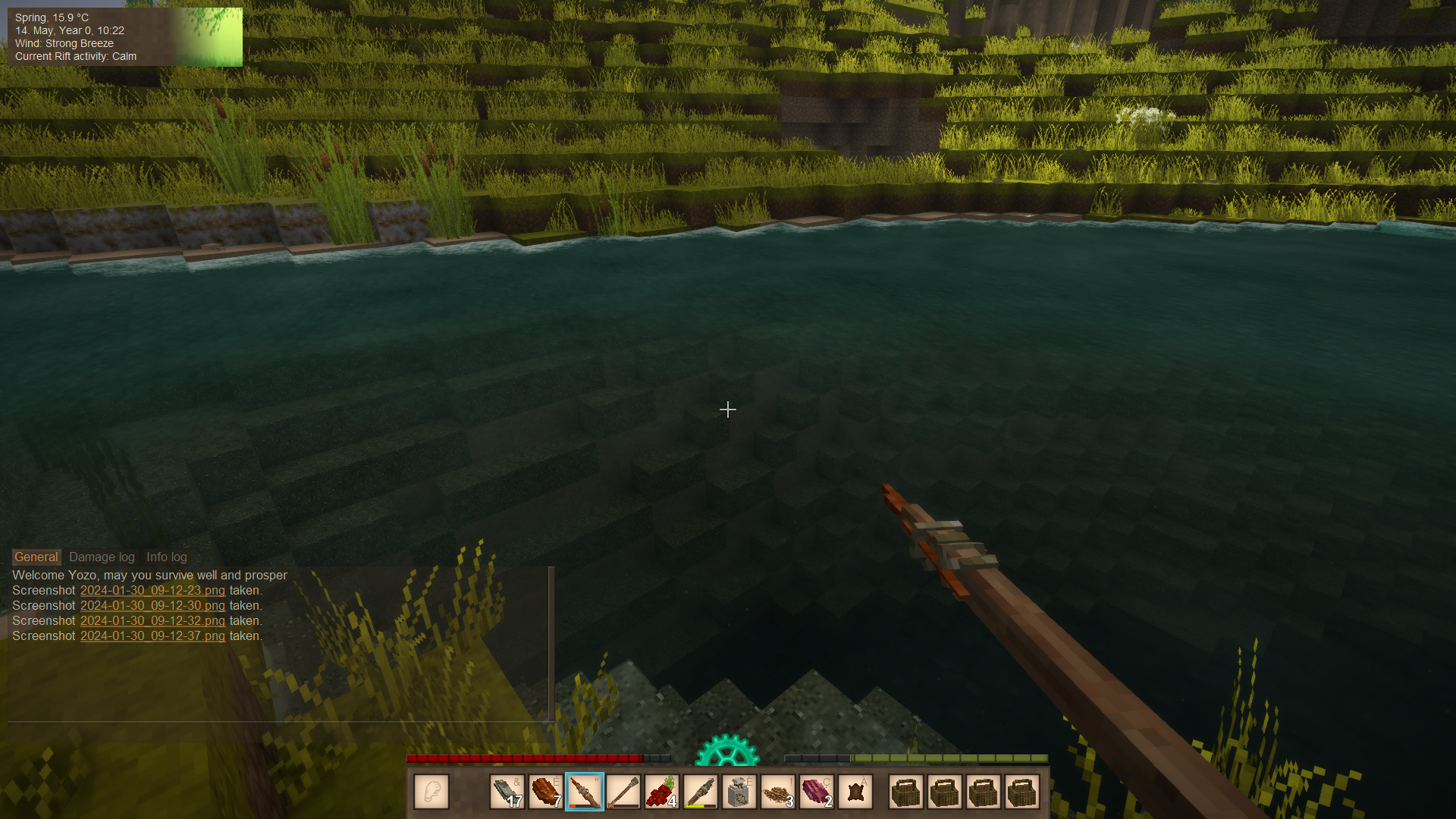The width and height of the screenshot is (1456, 819).
Task: Switch to the General chat tab
Action: pyautogui.click(x=36, y=557)
